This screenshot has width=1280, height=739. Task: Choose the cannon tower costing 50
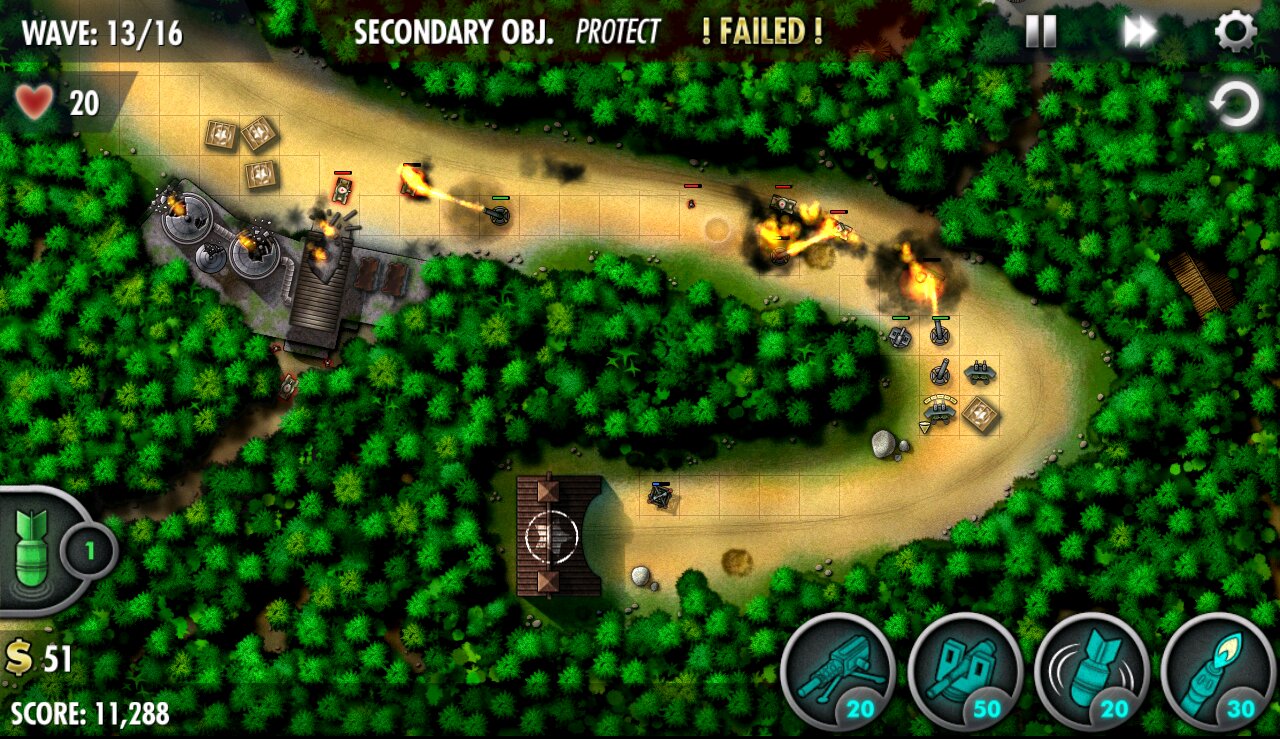tap(964, 670)
